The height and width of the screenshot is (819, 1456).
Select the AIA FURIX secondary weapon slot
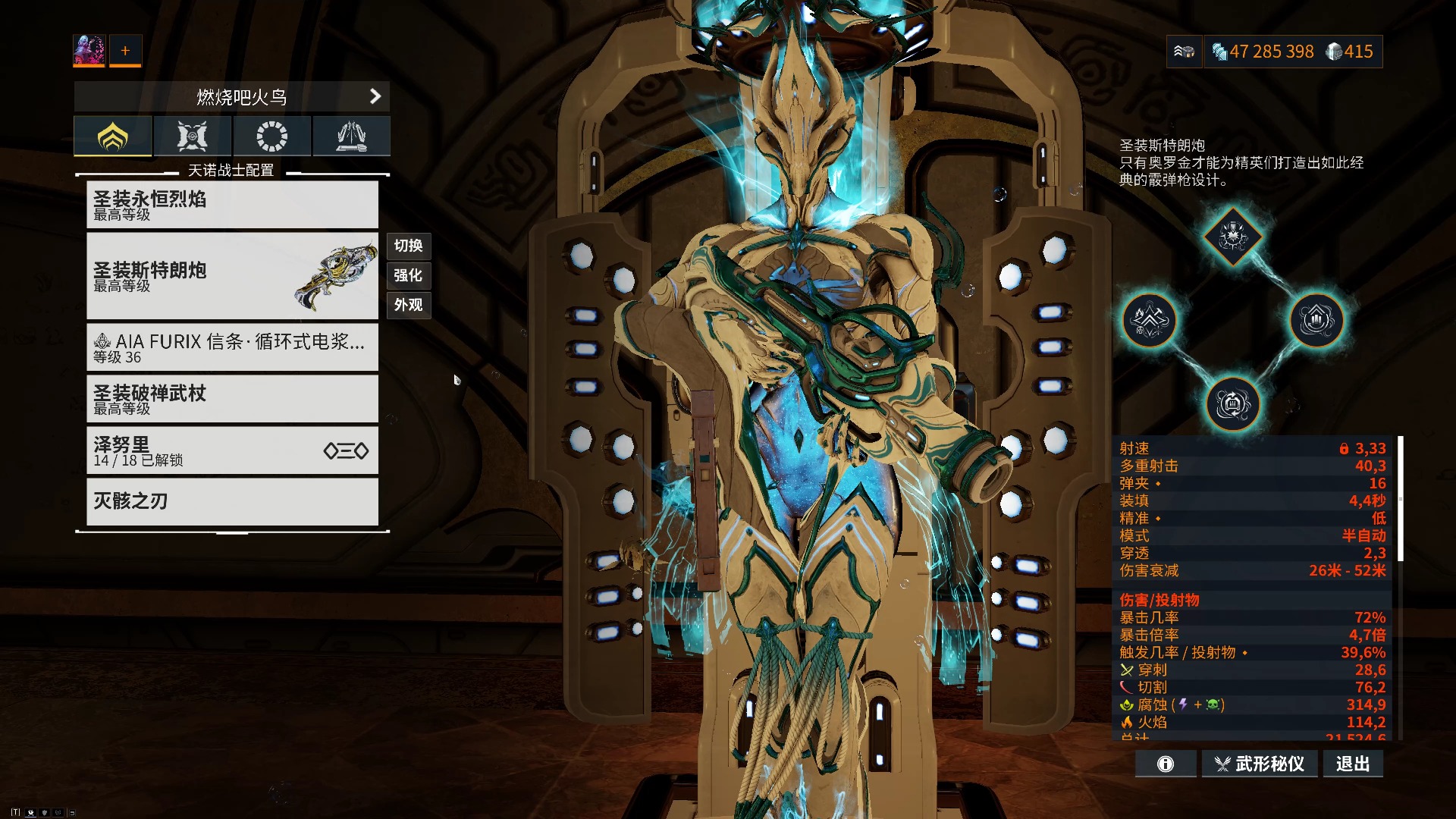coord(232,347)
